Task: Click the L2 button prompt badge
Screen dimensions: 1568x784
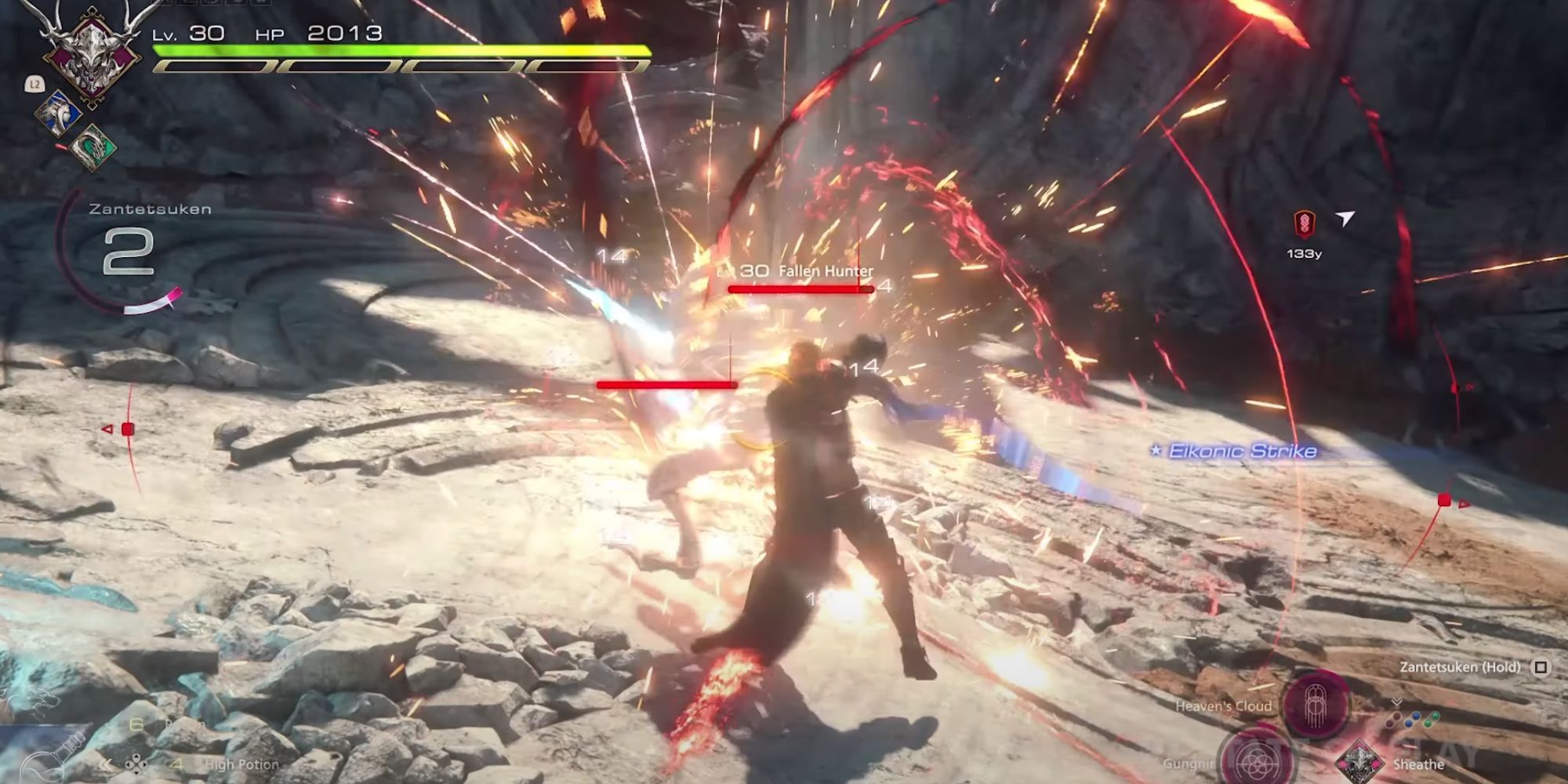Action: click(x=35, y=85)
